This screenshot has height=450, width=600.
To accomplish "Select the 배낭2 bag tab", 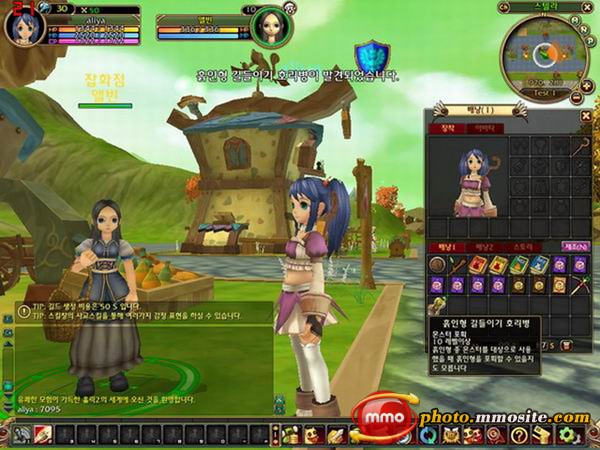I will [485, 247].
